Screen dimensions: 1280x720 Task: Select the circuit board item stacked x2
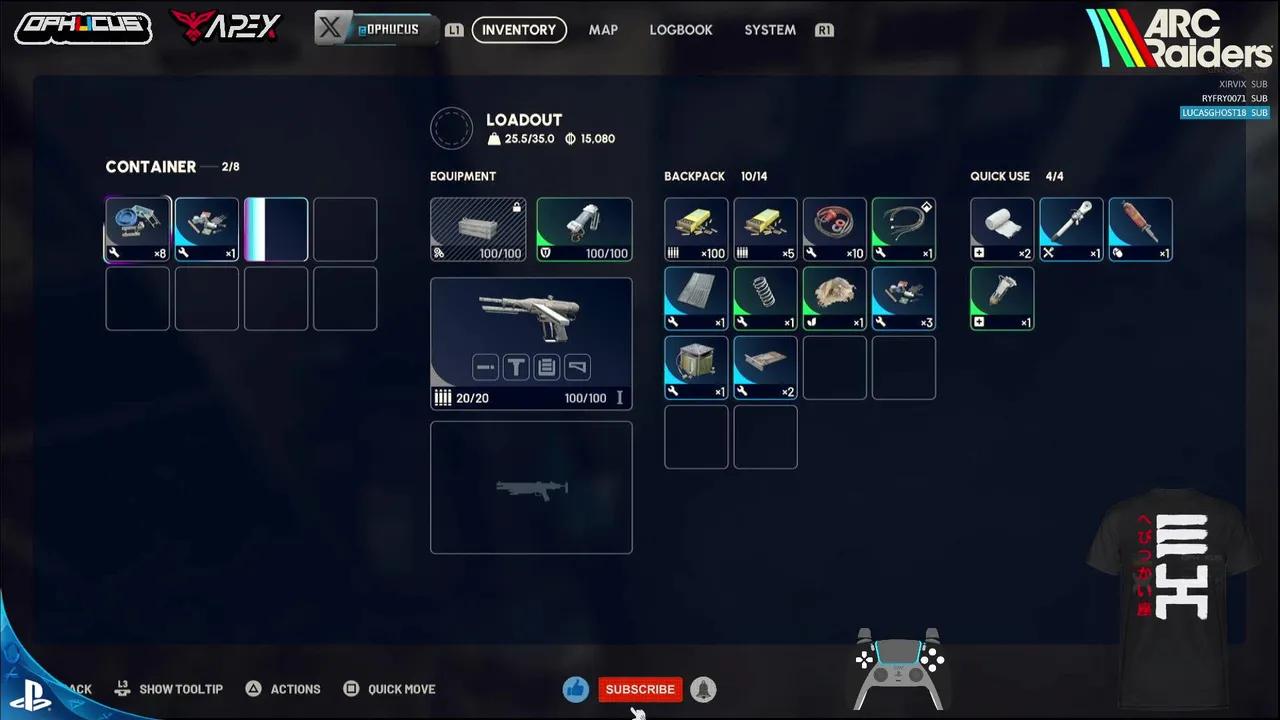pos(765,367)
